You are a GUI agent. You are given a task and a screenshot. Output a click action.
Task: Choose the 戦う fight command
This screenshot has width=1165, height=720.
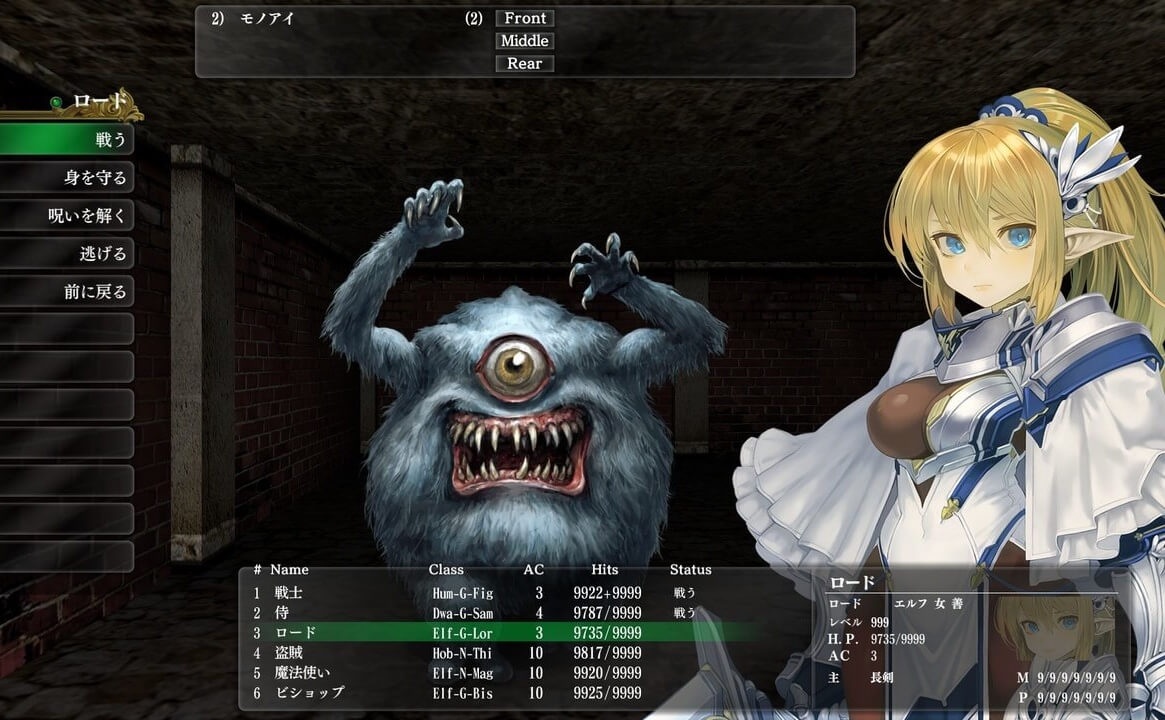click(x=68, y=140)
